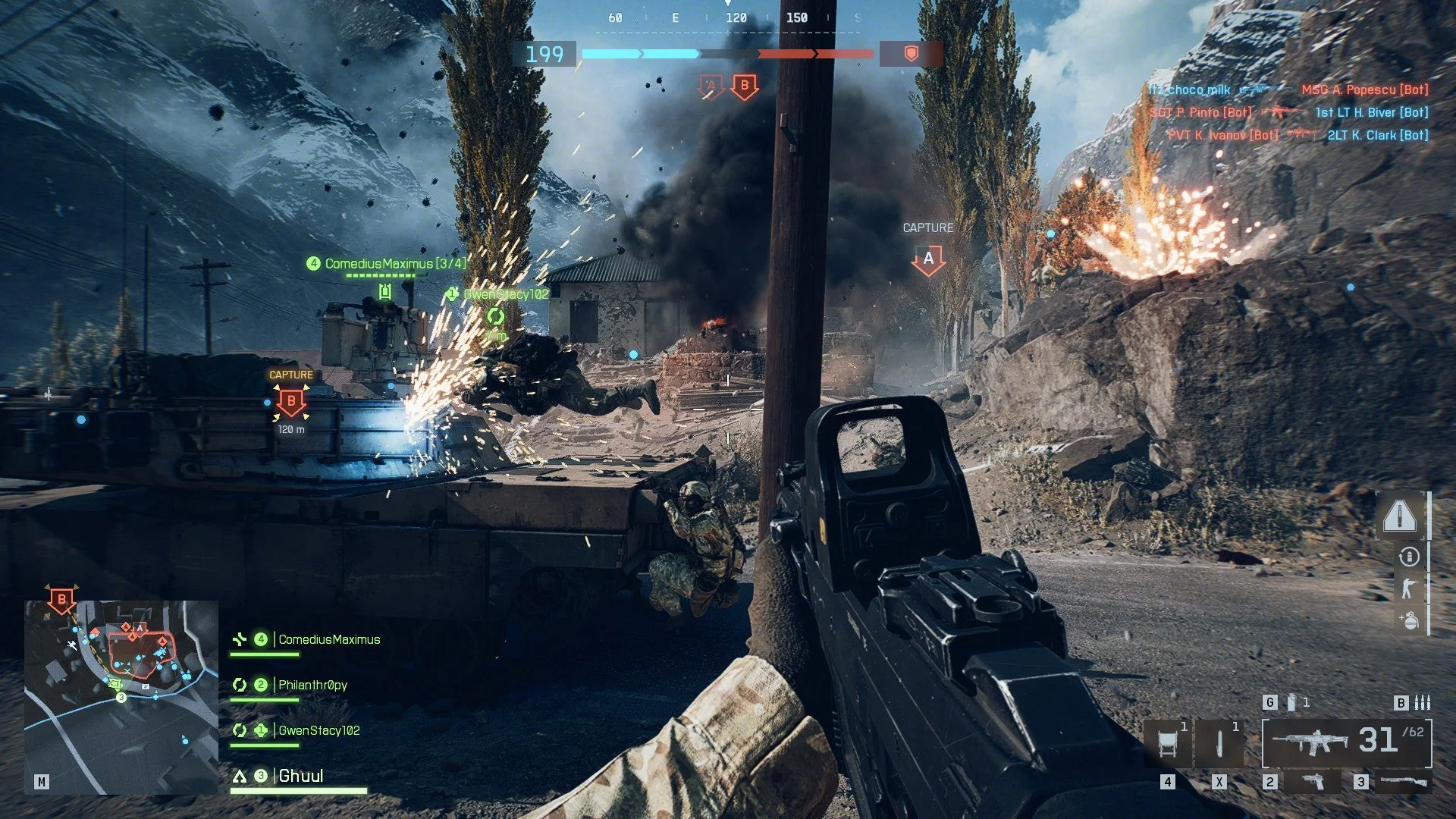Click the B flag status icon under scorebar
This screenshot has height=819, width=1456.
(745, 86)
